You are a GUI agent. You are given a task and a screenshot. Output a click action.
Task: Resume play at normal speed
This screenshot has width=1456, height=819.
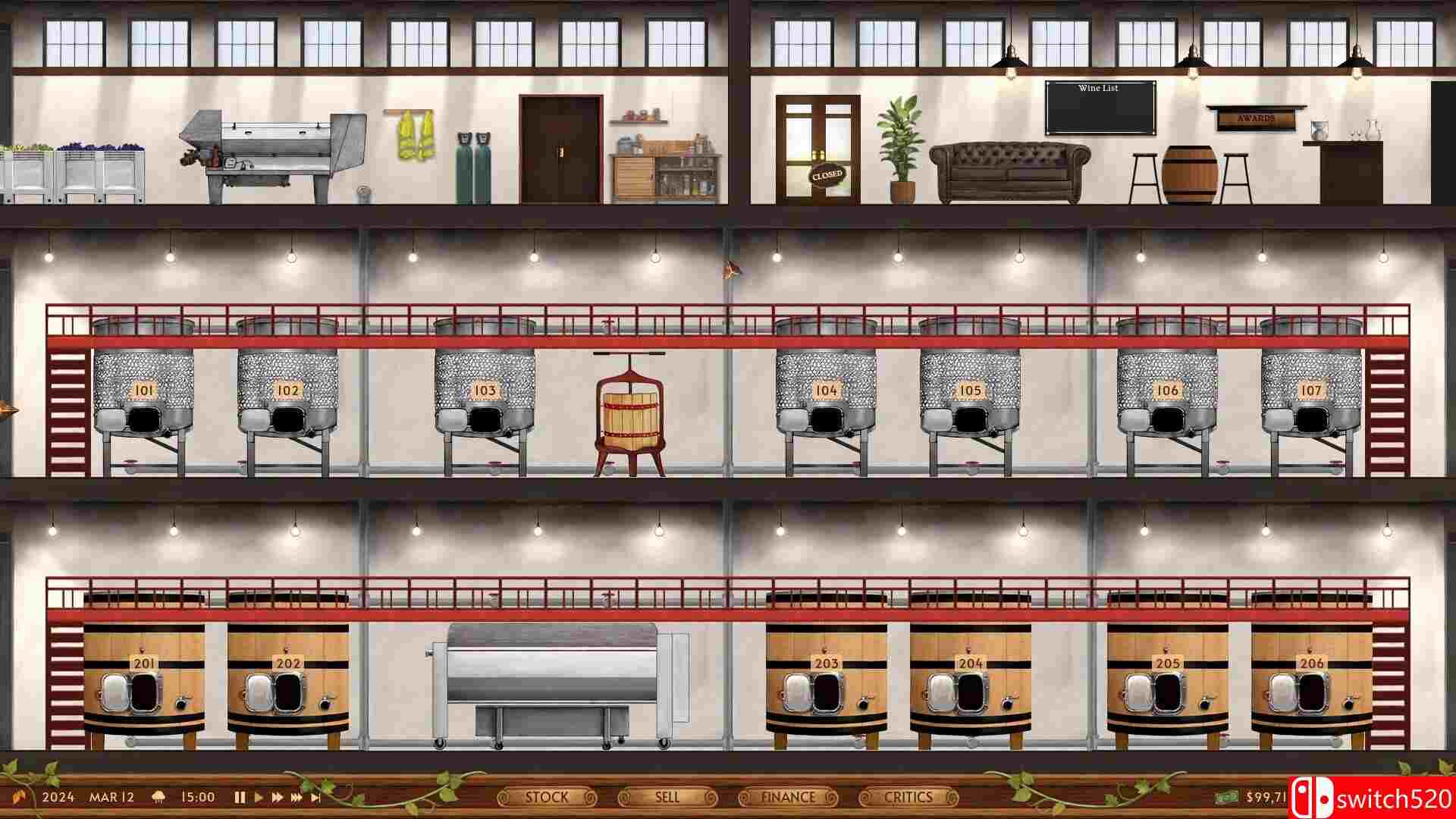coord(258,797)
